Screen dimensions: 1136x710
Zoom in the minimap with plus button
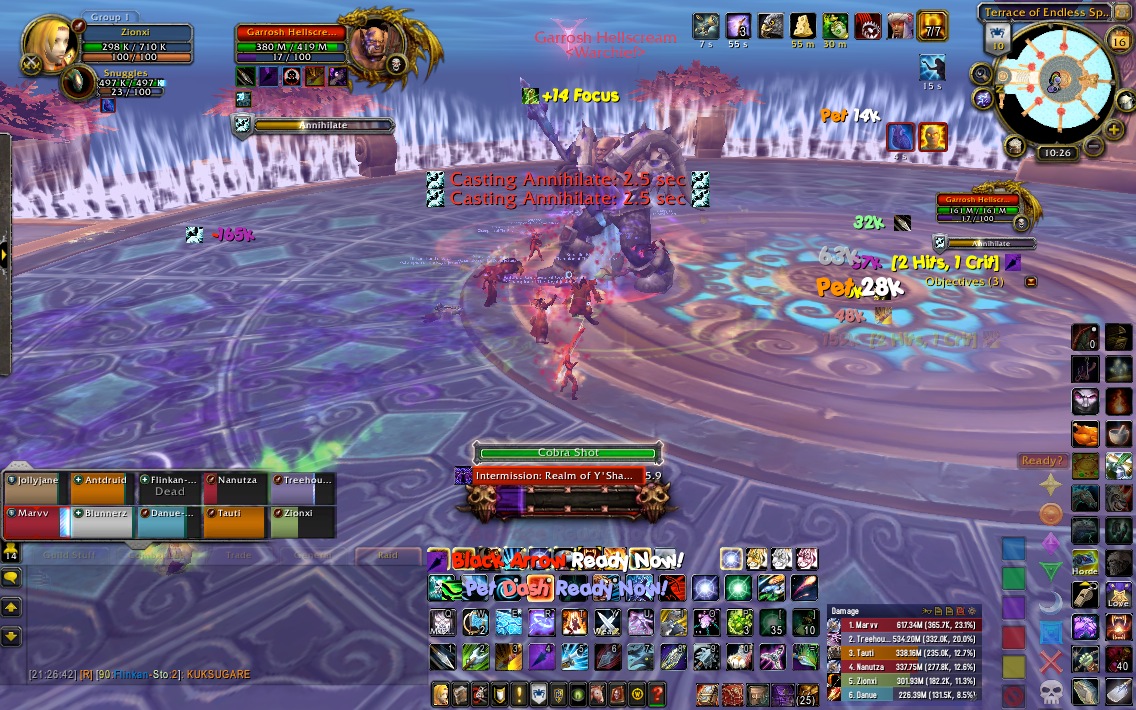point(1114,129)
